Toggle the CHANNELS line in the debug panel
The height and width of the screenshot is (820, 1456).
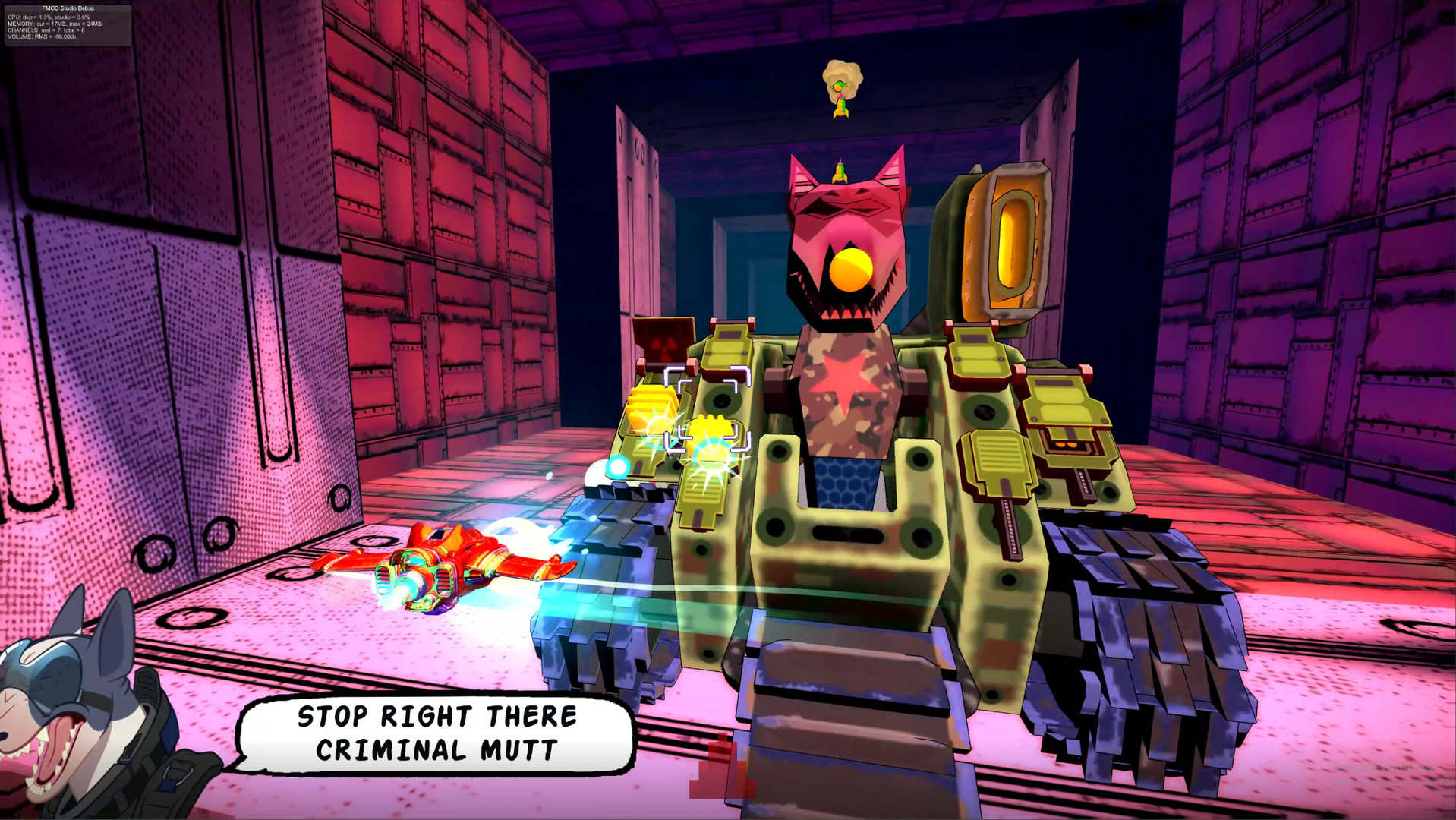click(46, 31)
